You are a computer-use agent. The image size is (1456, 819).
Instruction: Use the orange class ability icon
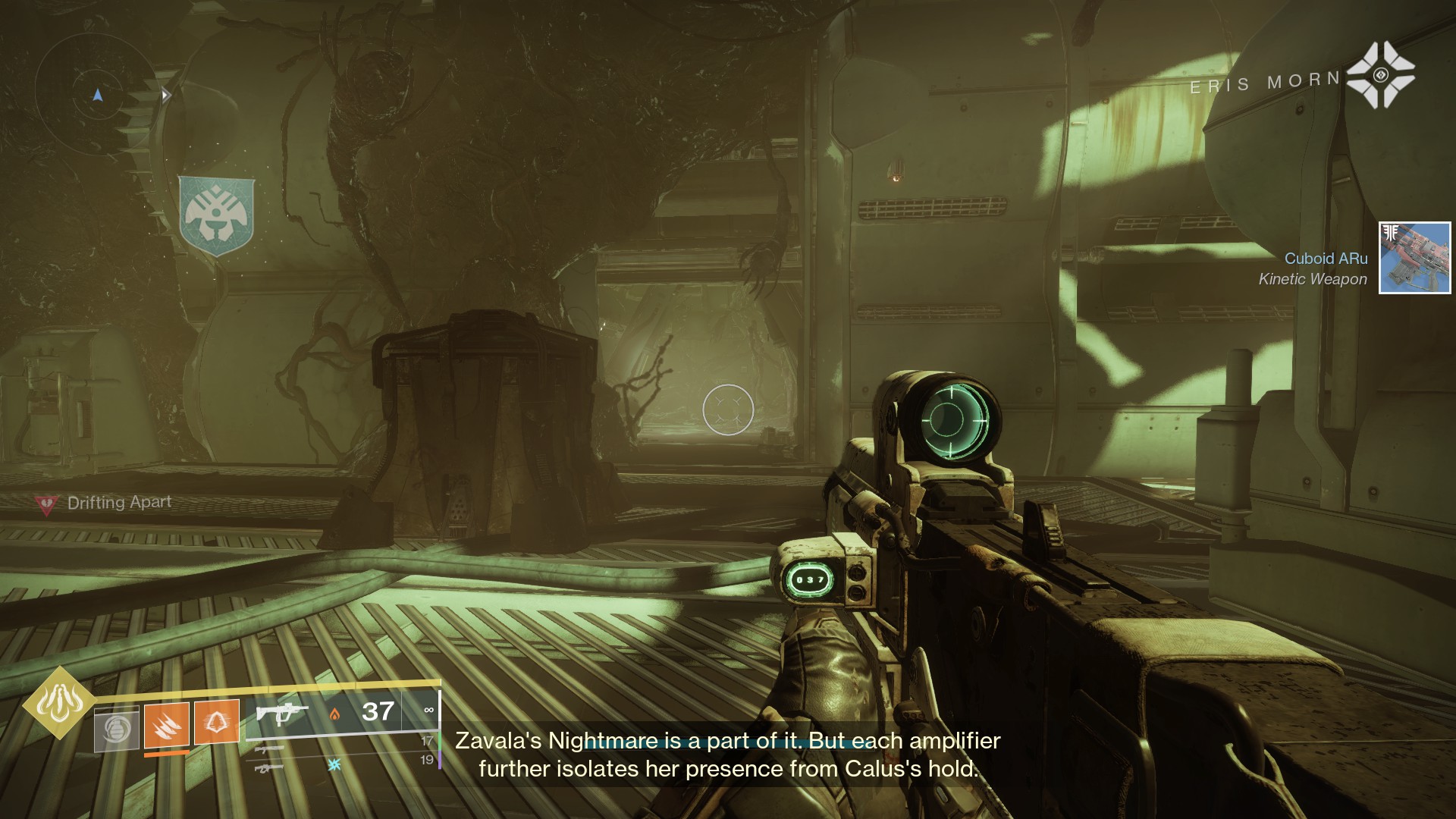coord(217,721)
